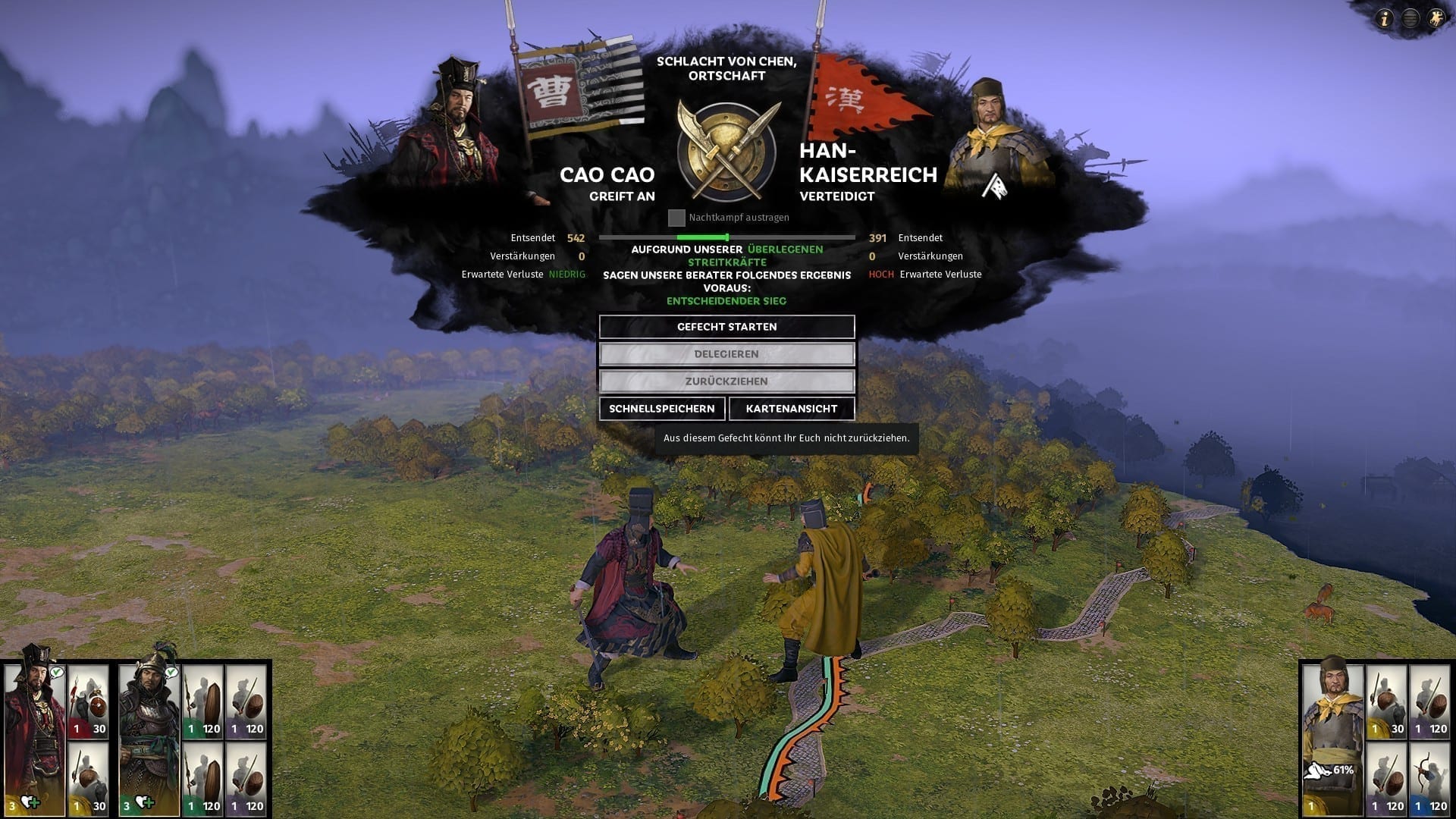Screen dimensions: 1456x819
Task: Click the horse rider icon
Action: point(1436,19)
